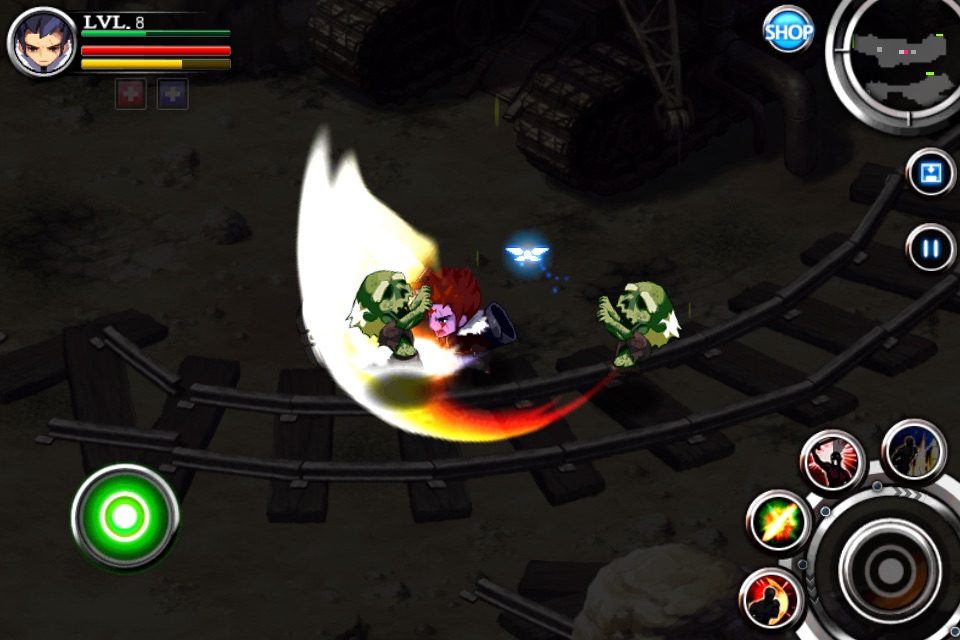Image resolution: width=960 pixels, height=640 pixels.
Task: Activate the orange crescent slash skill
Action: coord(771,599)
